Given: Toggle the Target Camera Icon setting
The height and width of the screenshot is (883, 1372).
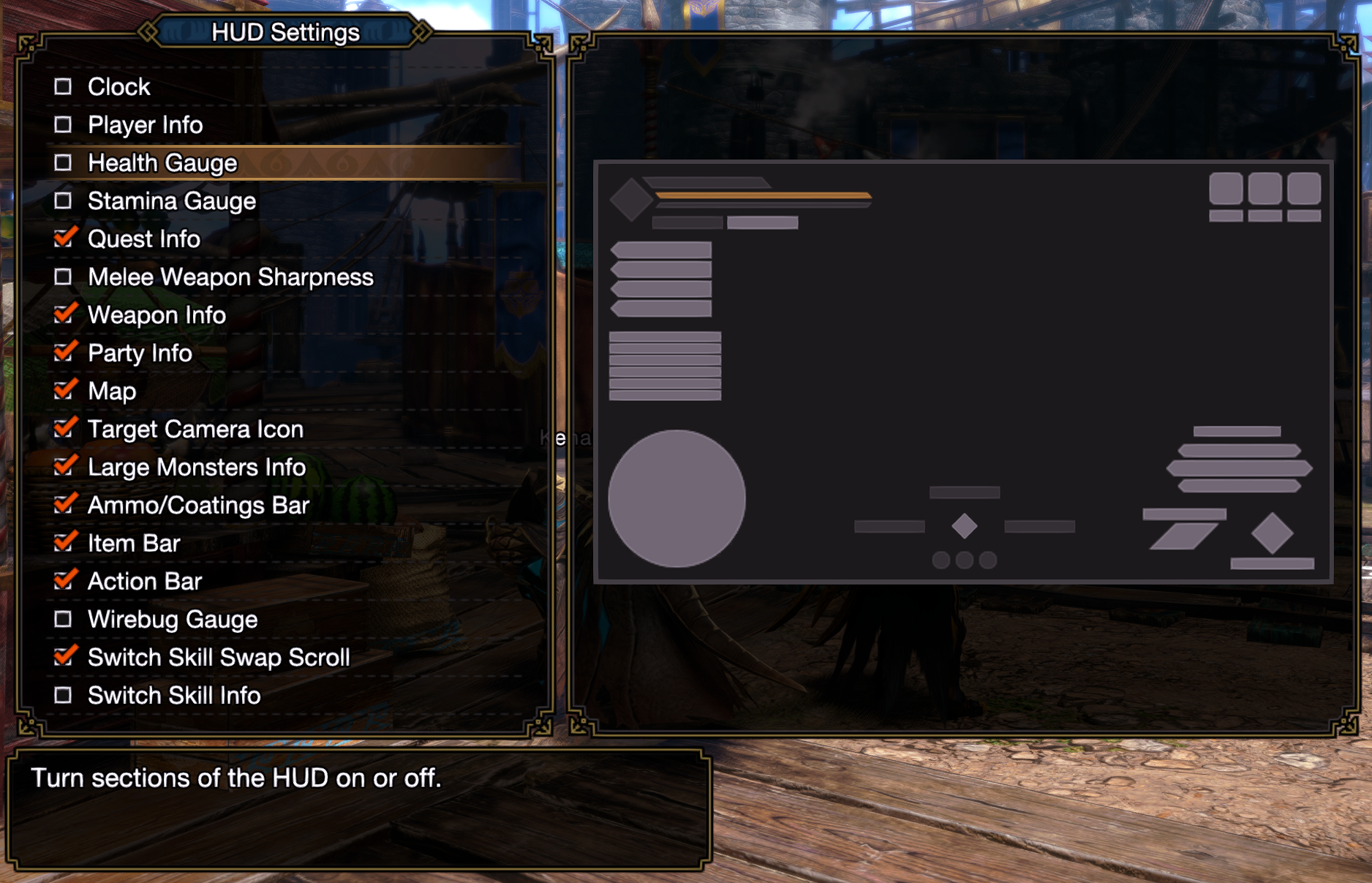Looking at the screenshot, I should tap(64, 429).
